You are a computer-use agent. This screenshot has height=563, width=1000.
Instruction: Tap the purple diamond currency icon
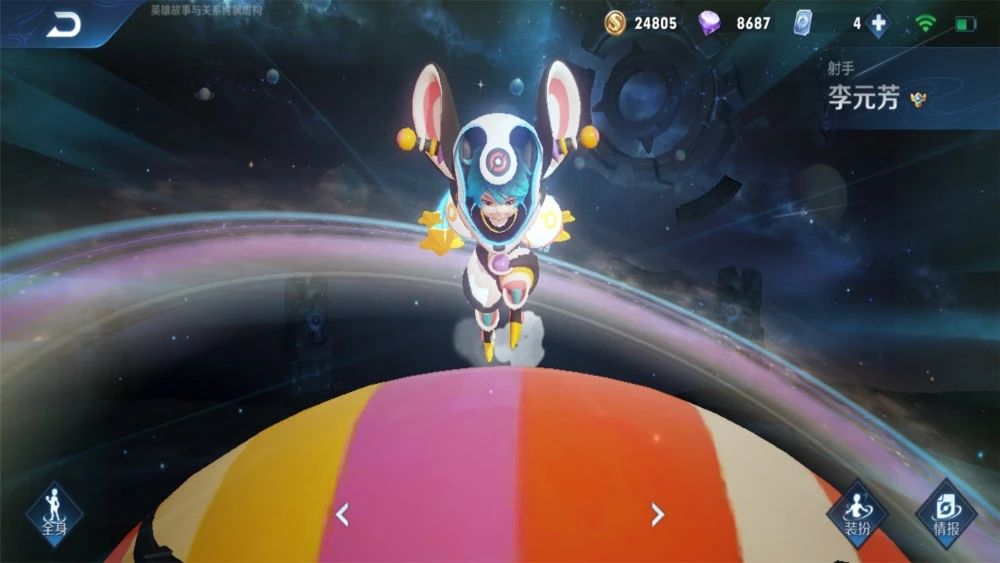710,22
